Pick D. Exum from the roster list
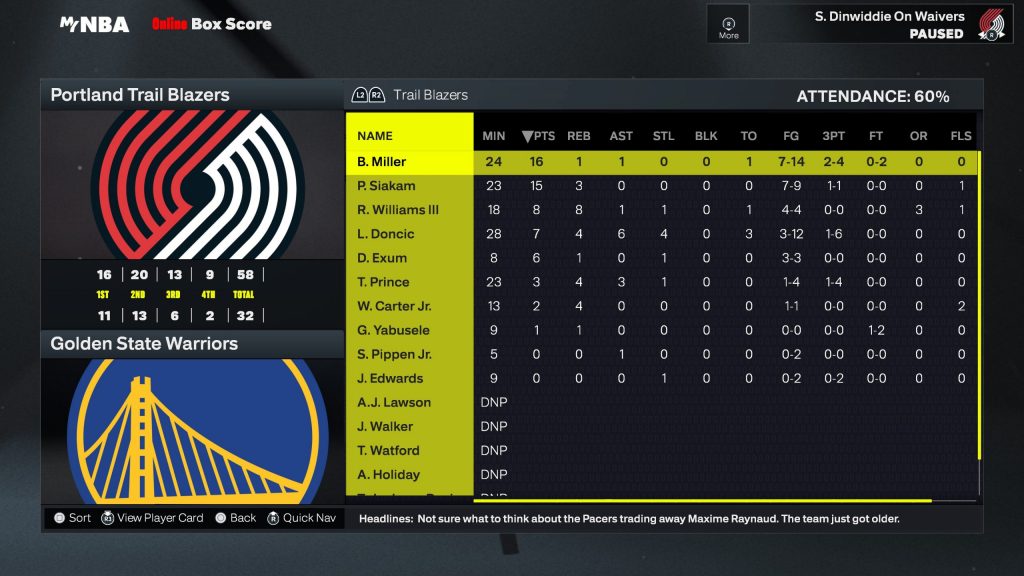Viewport: 1024px width, 576px height. (381, 258)
